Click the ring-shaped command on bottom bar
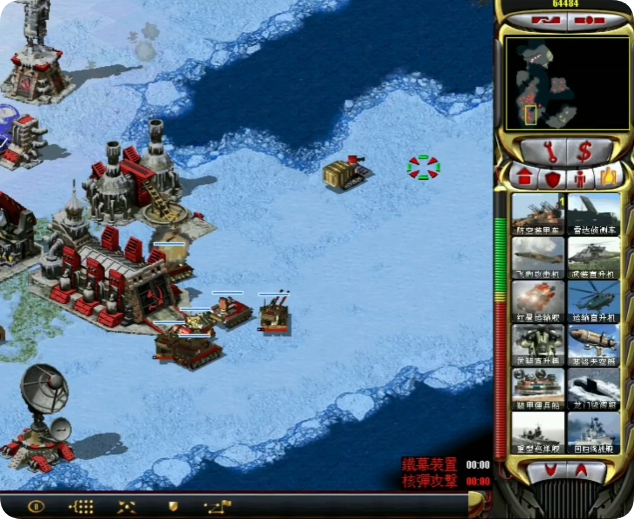Screen dimensions: 634x519 (35, 506)
